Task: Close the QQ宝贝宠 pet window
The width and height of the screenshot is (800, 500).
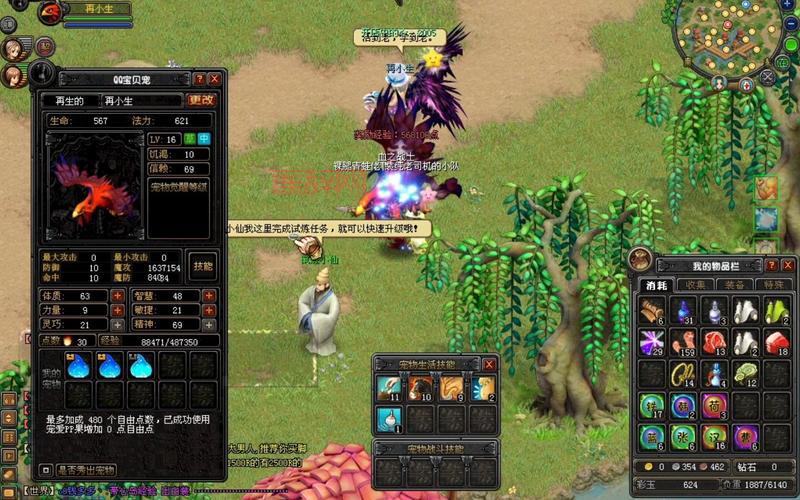Action: click(x=214, y=78)
